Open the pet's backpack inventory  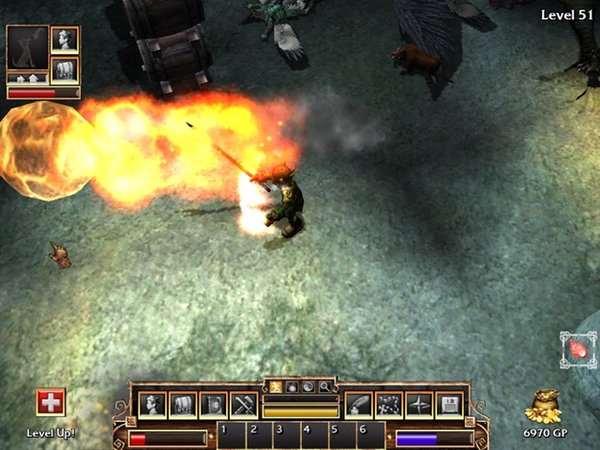point(65,69)
